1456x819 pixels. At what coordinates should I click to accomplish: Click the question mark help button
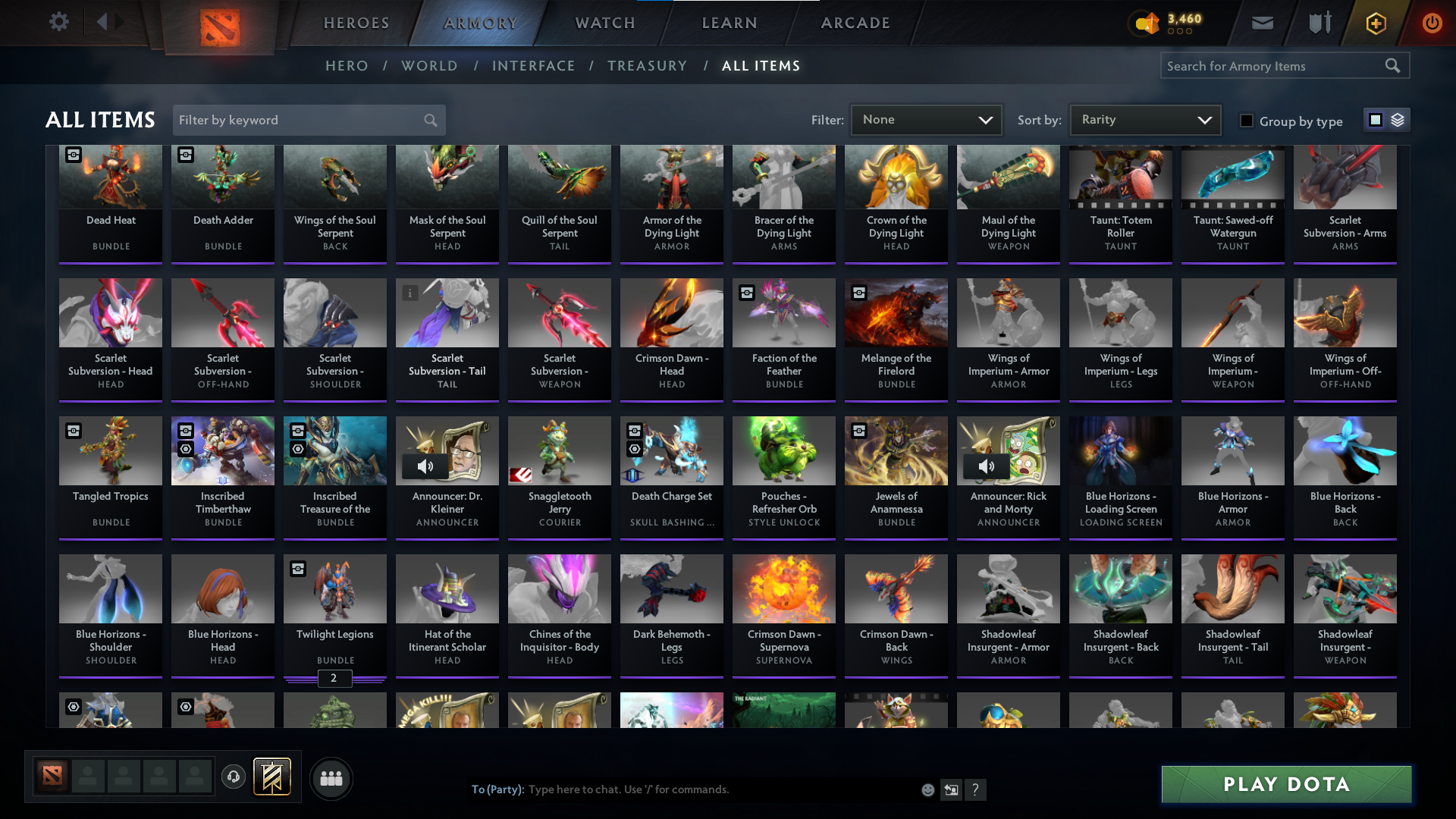click(976, 789)
